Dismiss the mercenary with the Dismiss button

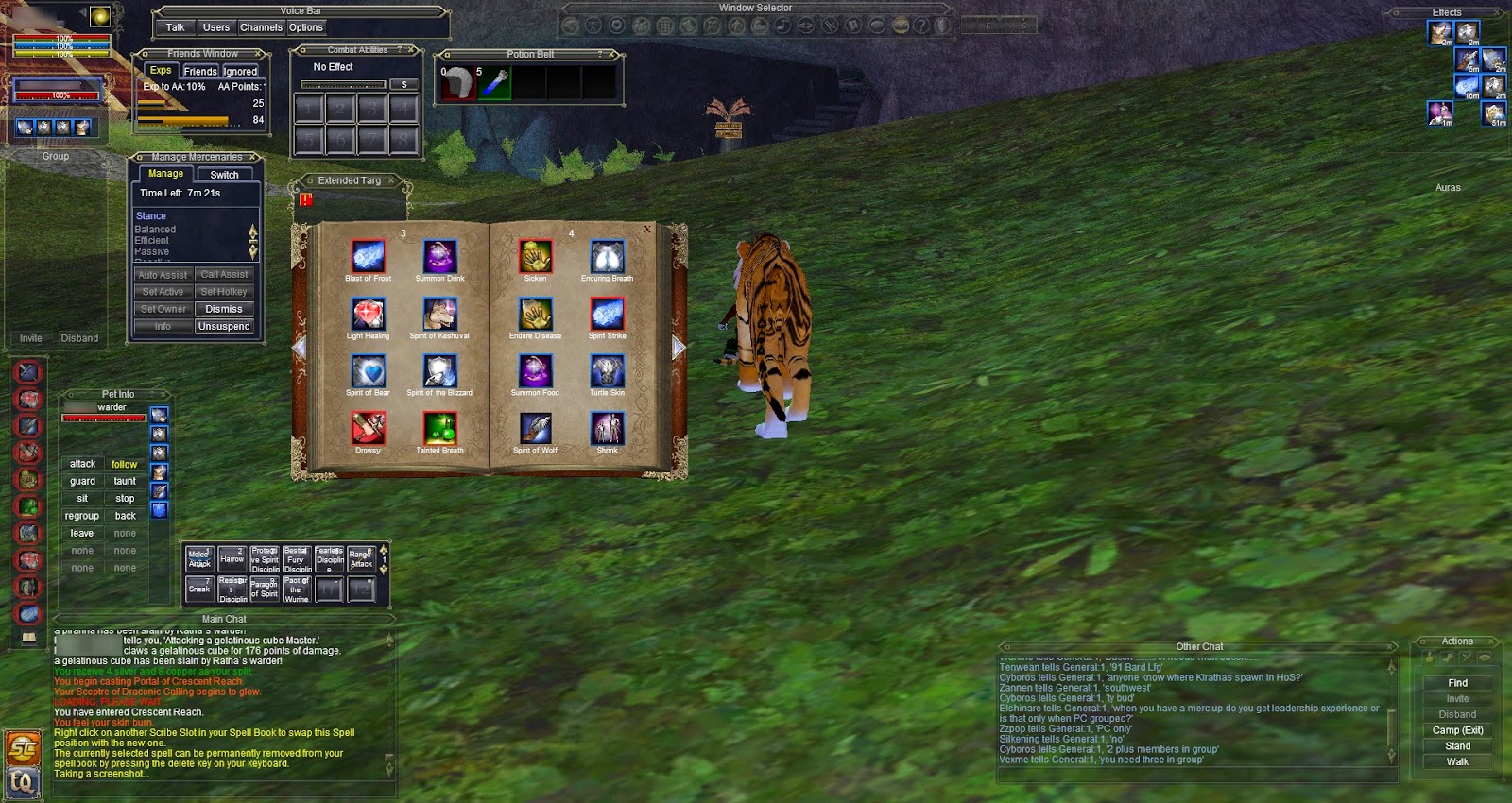tap(224, 309)
